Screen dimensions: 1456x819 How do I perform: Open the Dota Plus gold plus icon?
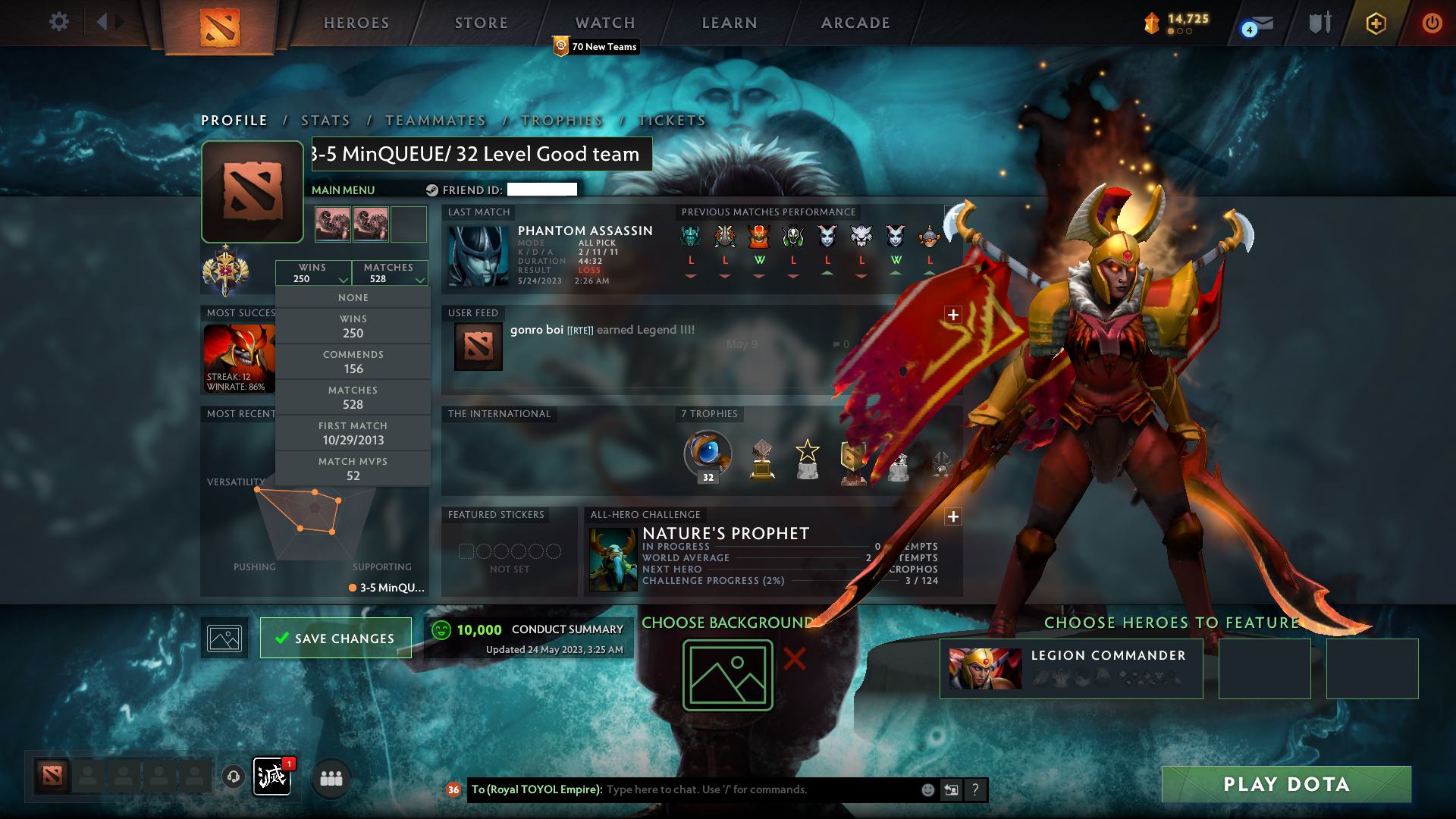pyautogui.click(x=1375, y=24)
